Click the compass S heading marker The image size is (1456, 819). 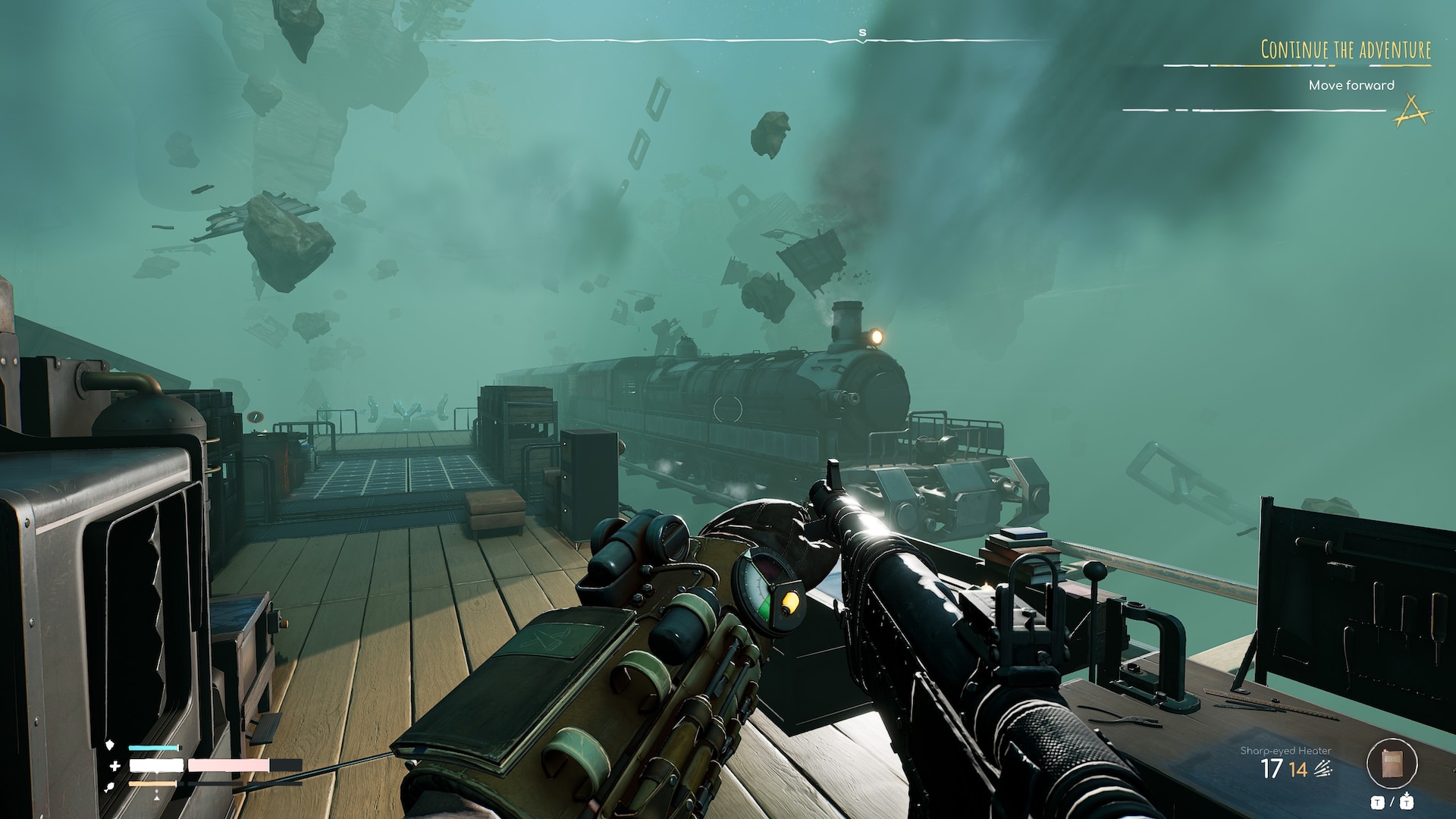pos(862,33)
